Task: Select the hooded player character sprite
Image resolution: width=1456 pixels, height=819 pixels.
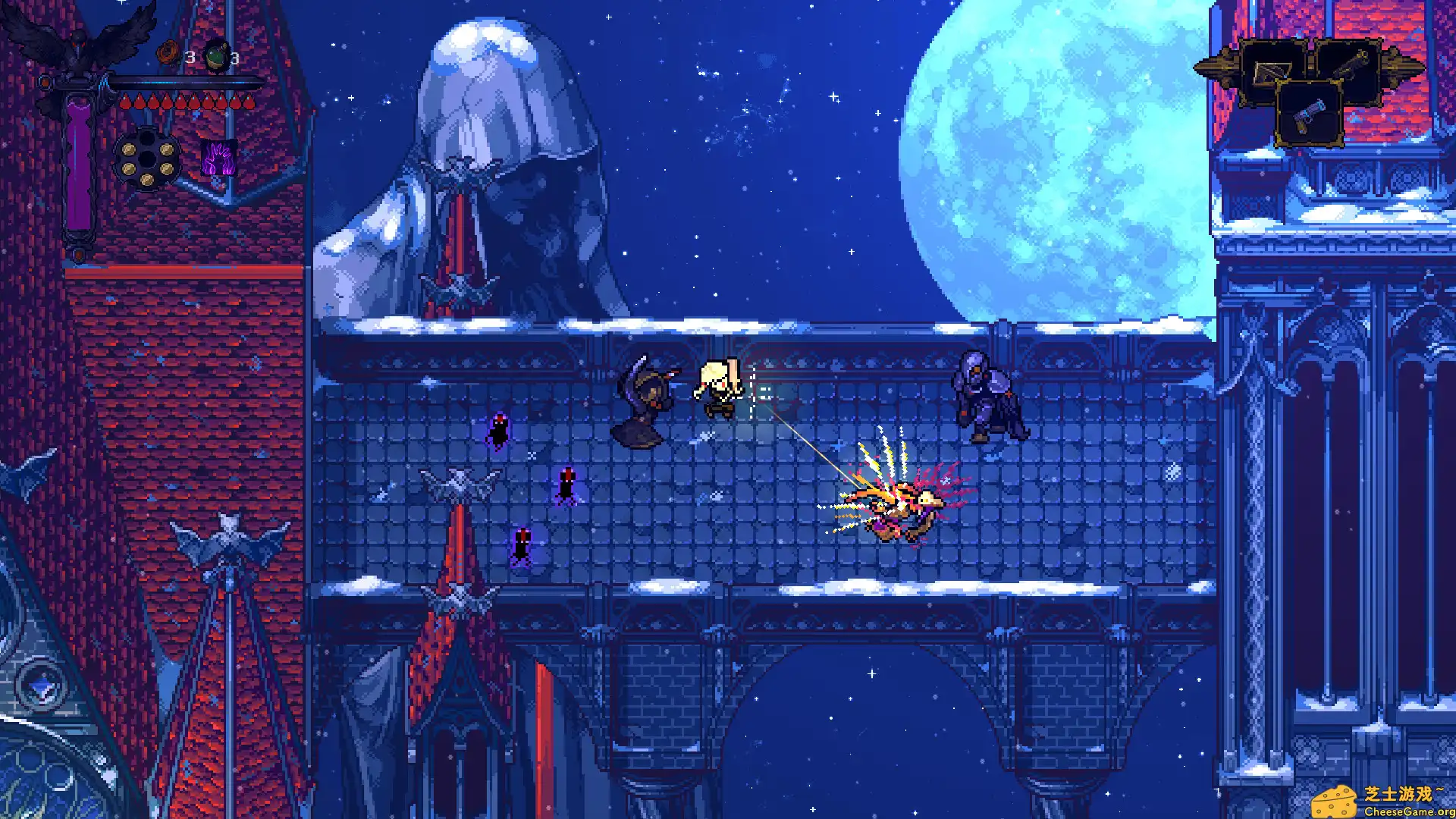Action: (x=719, y=387)
